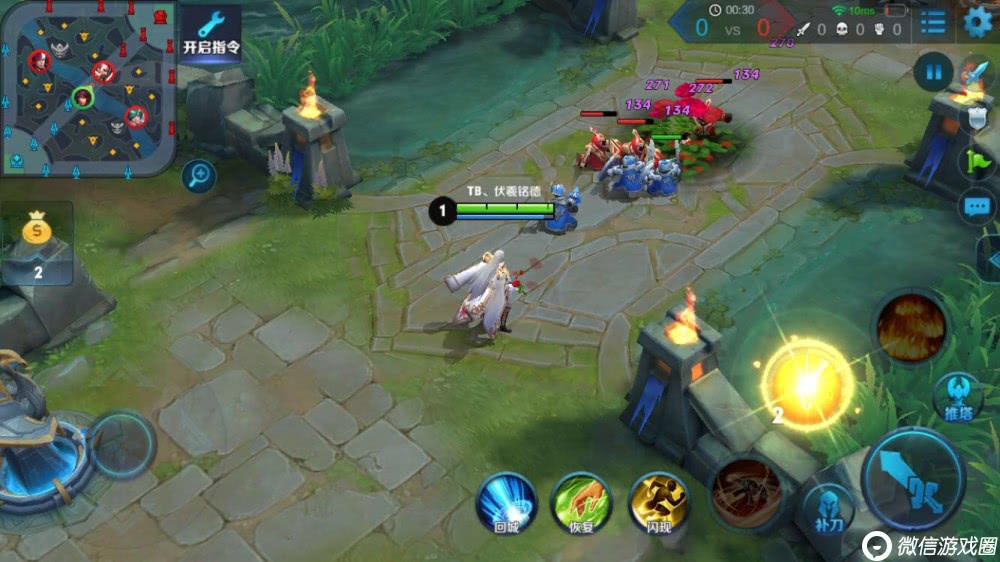Tap the minimap
The width and height of the screenshot is (1000, 562).
pos(88,88)
